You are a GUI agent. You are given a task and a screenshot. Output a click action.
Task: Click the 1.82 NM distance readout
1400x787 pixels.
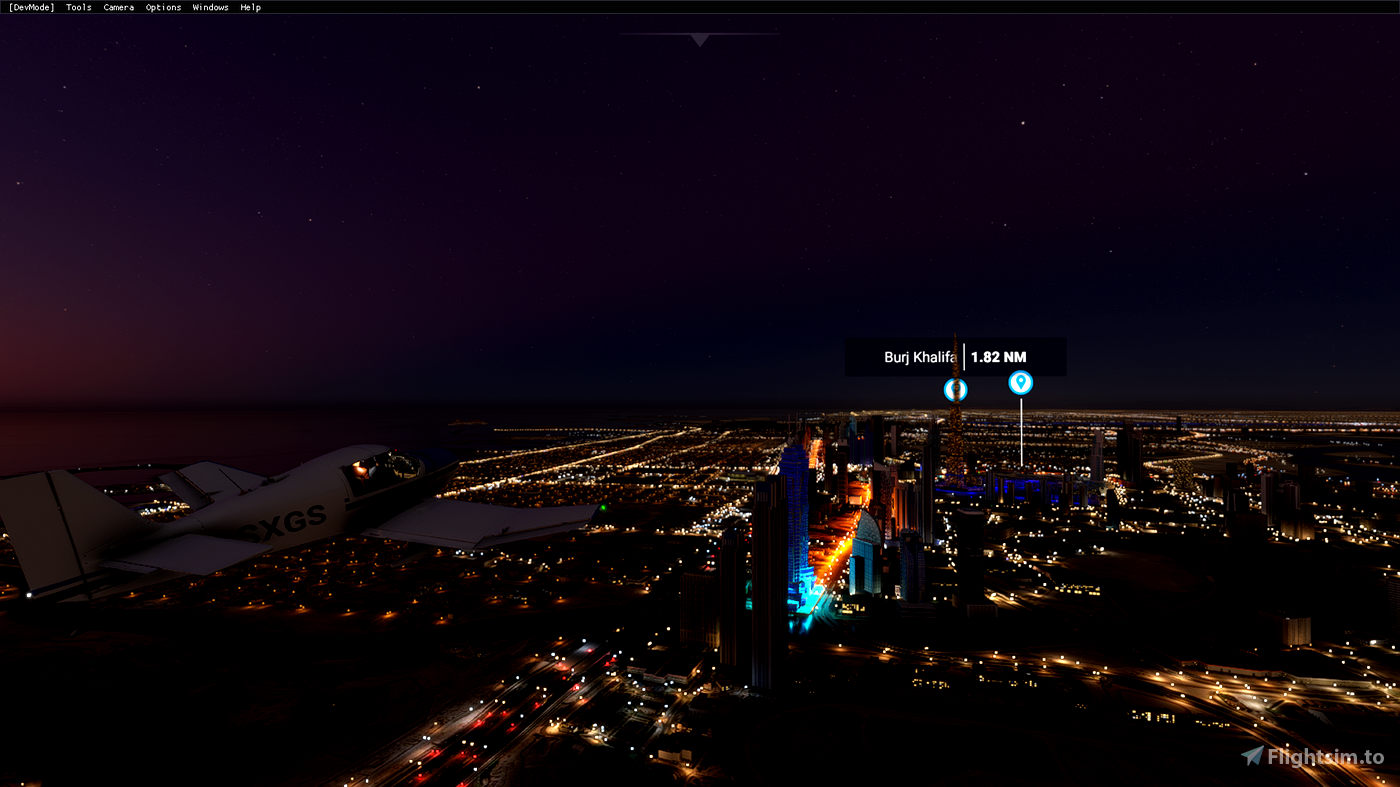point(1000,356)
